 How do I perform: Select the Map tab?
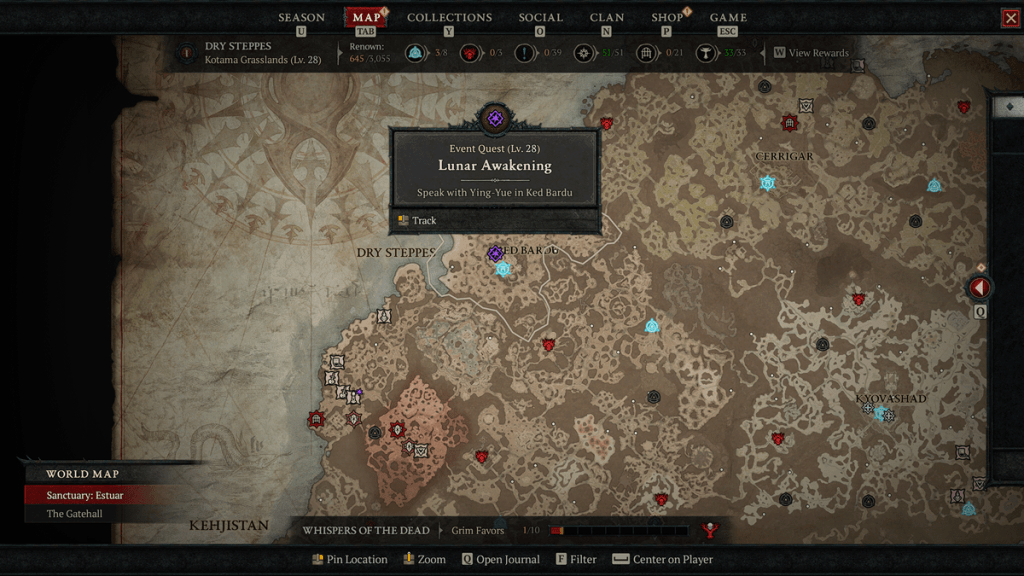(366, 18)
